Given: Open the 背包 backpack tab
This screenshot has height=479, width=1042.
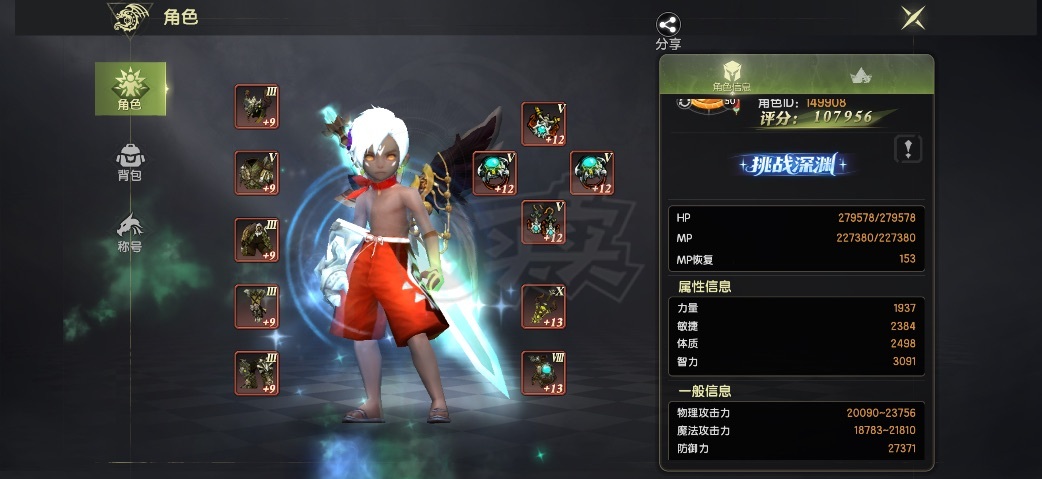Looking at the screenshot, I should click(x=130, y=162).
